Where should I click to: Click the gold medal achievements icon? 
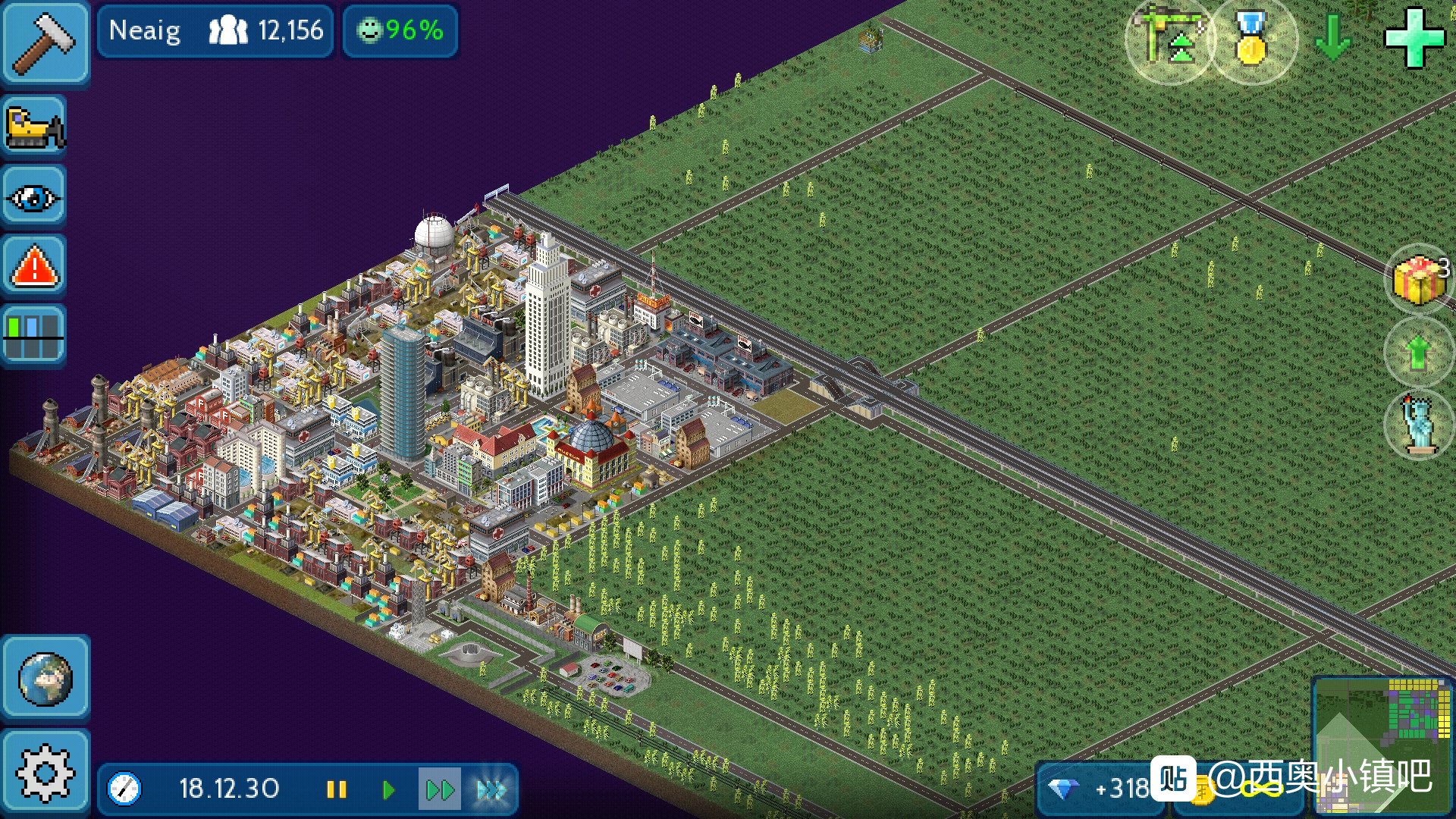[x=1252, y=39]
